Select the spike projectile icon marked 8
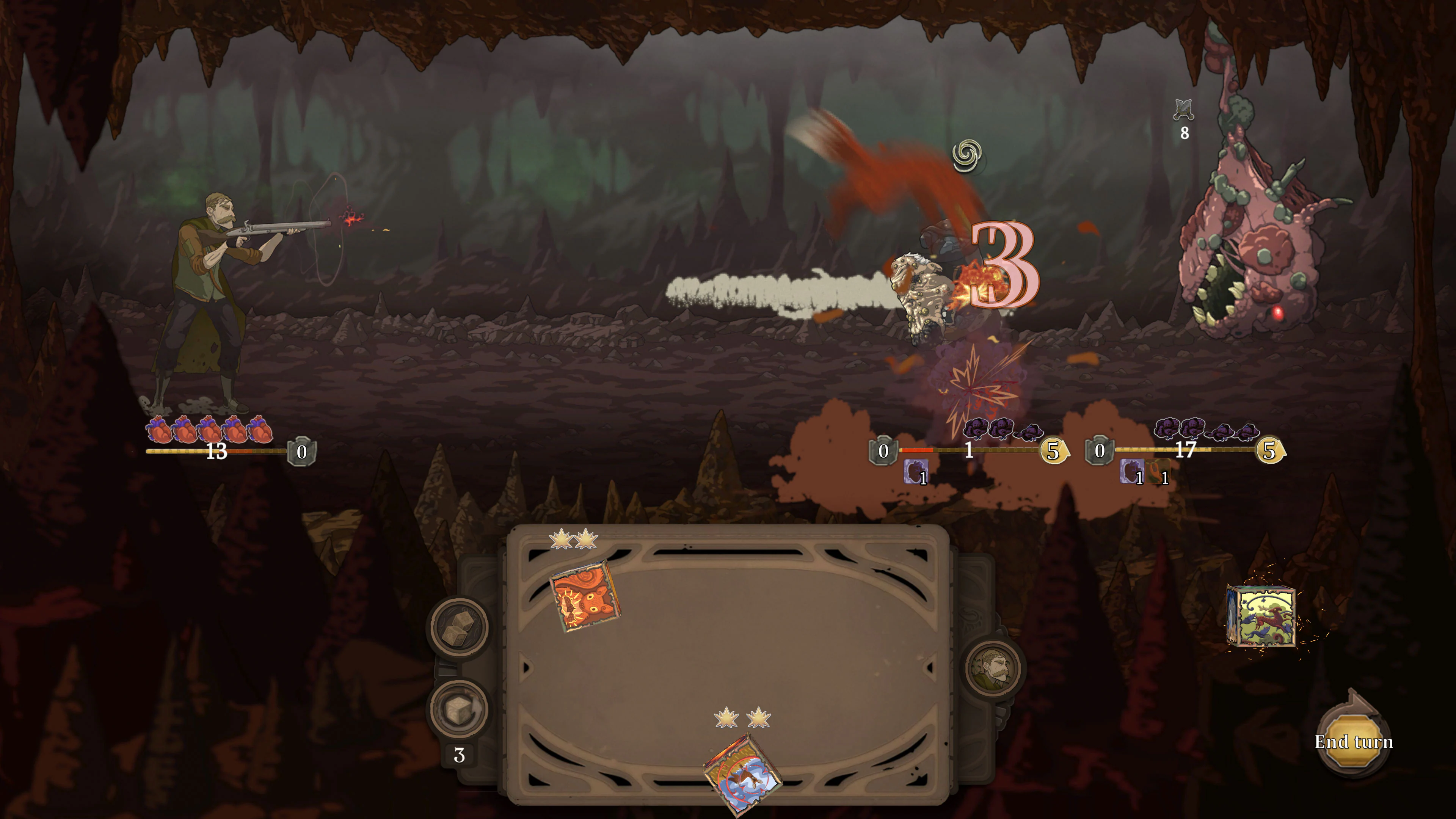 [x=1184, y=111]
